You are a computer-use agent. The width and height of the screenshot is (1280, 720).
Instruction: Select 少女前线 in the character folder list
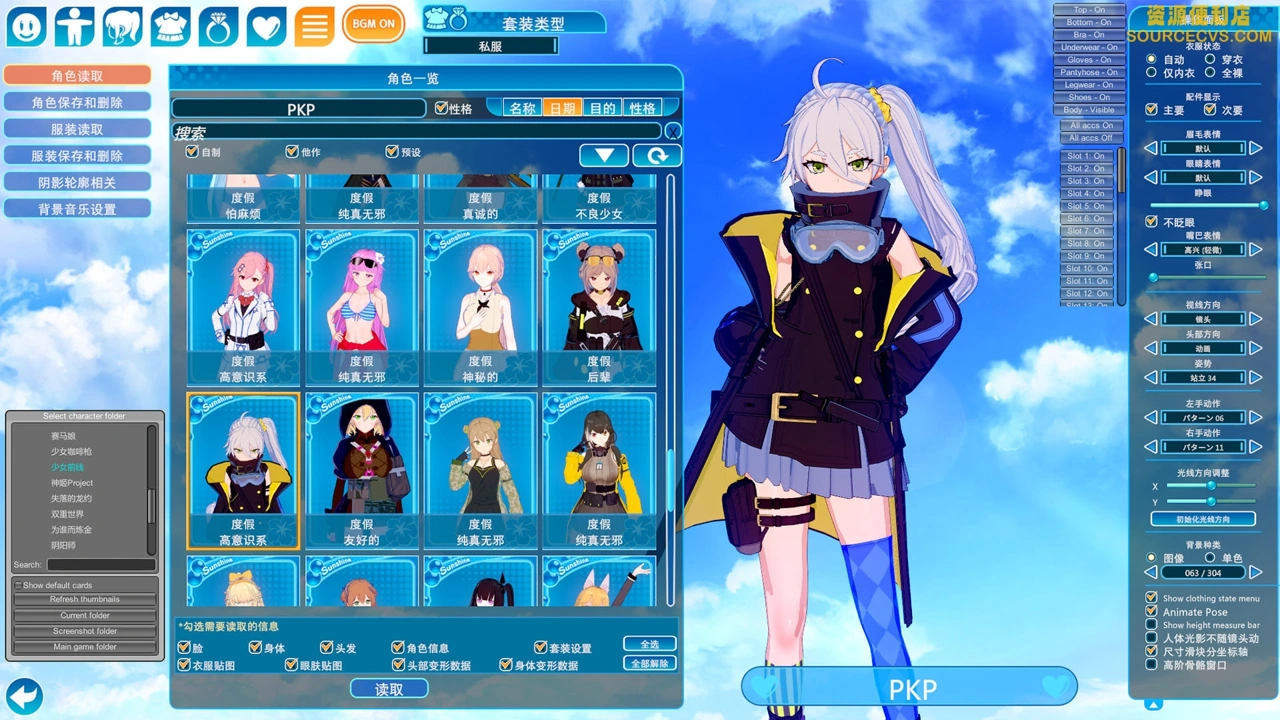68,467
